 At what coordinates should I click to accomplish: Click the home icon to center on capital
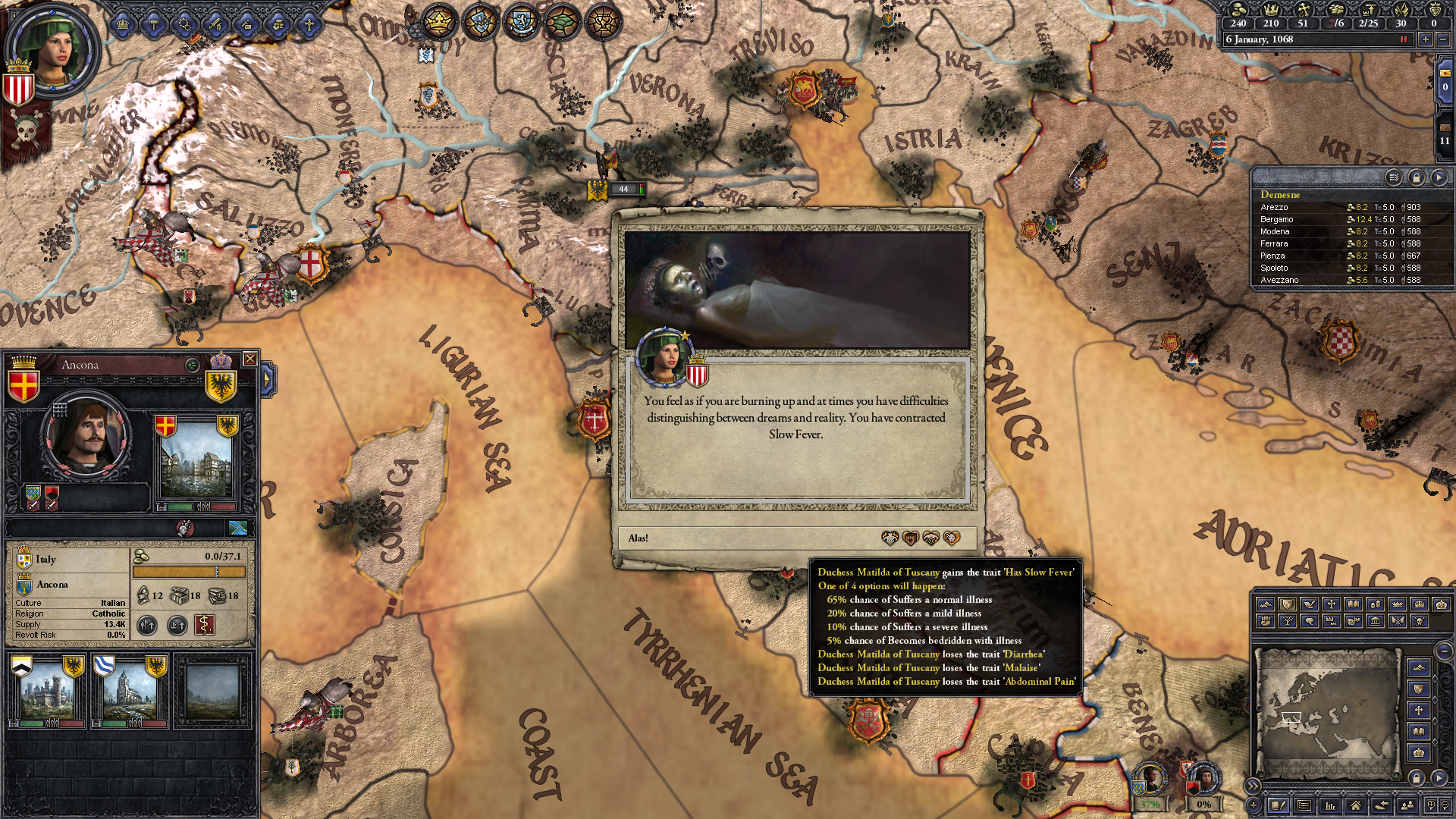[1356, 805]
